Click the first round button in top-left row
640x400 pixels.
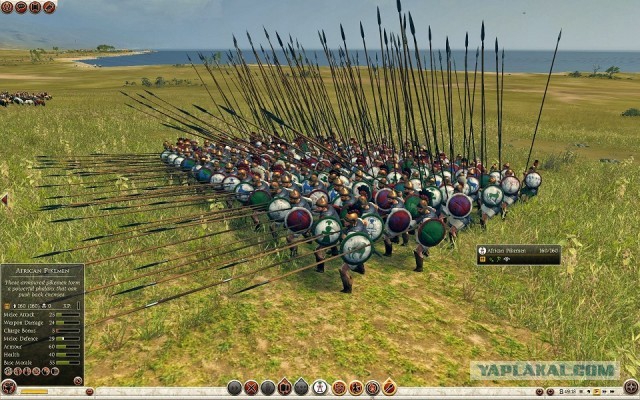coord(7,7)
